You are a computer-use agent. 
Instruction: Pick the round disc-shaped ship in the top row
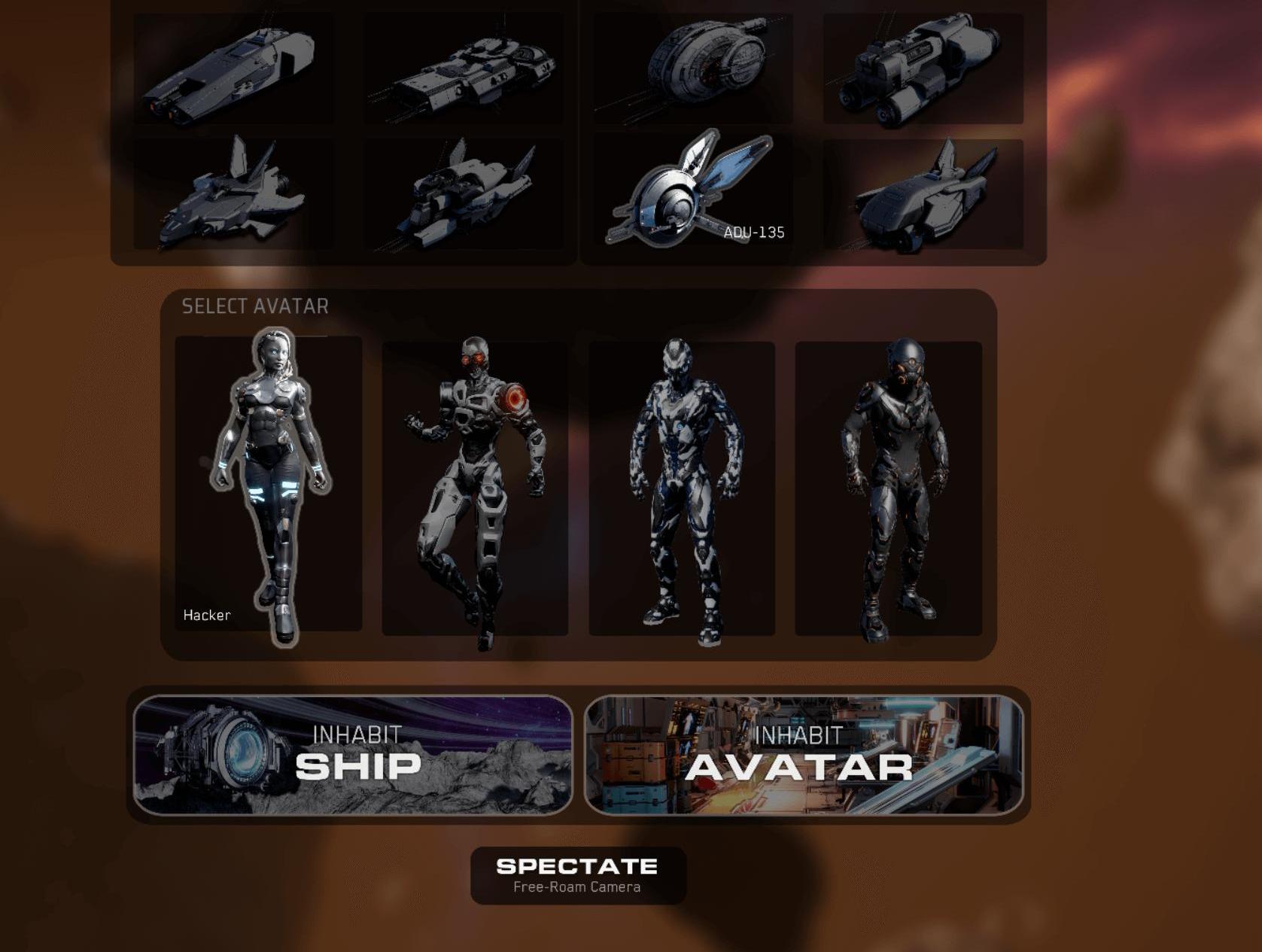(692, 68)
